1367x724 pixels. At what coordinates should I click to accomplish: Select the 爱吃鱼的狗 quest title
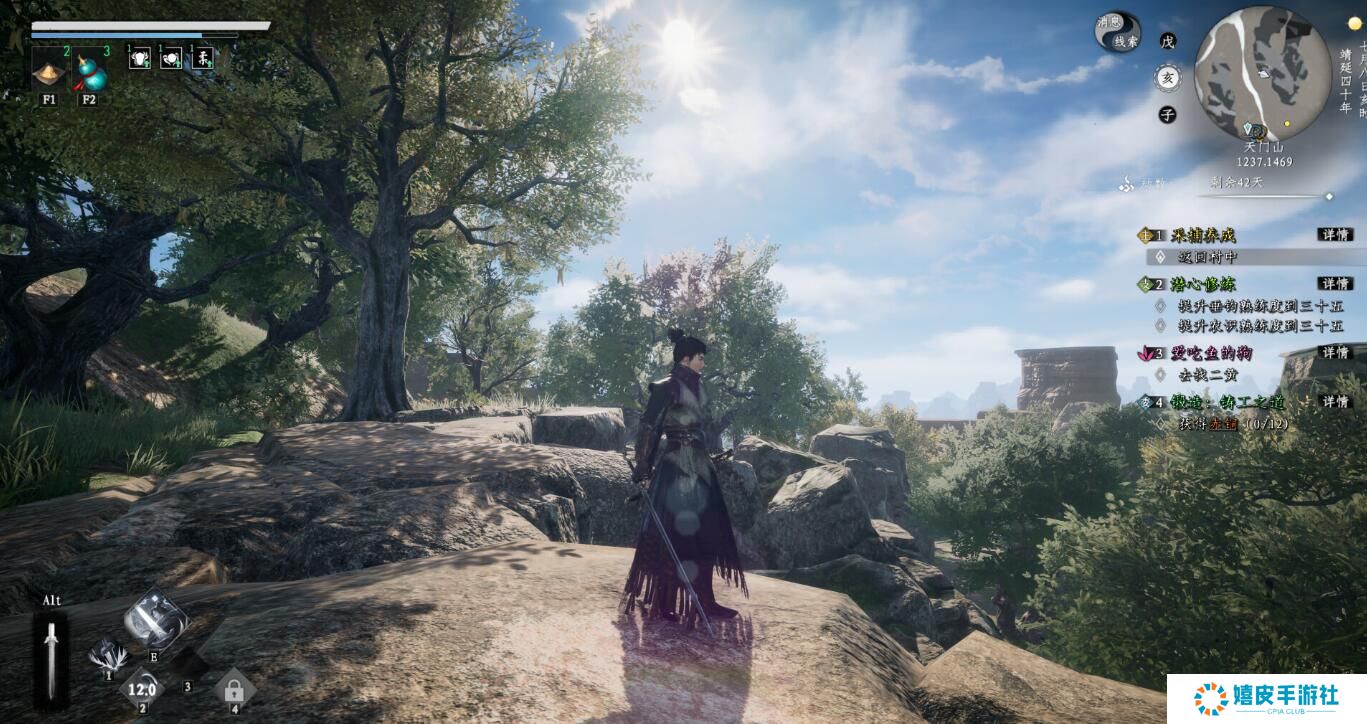click(x=1211, y=353)
